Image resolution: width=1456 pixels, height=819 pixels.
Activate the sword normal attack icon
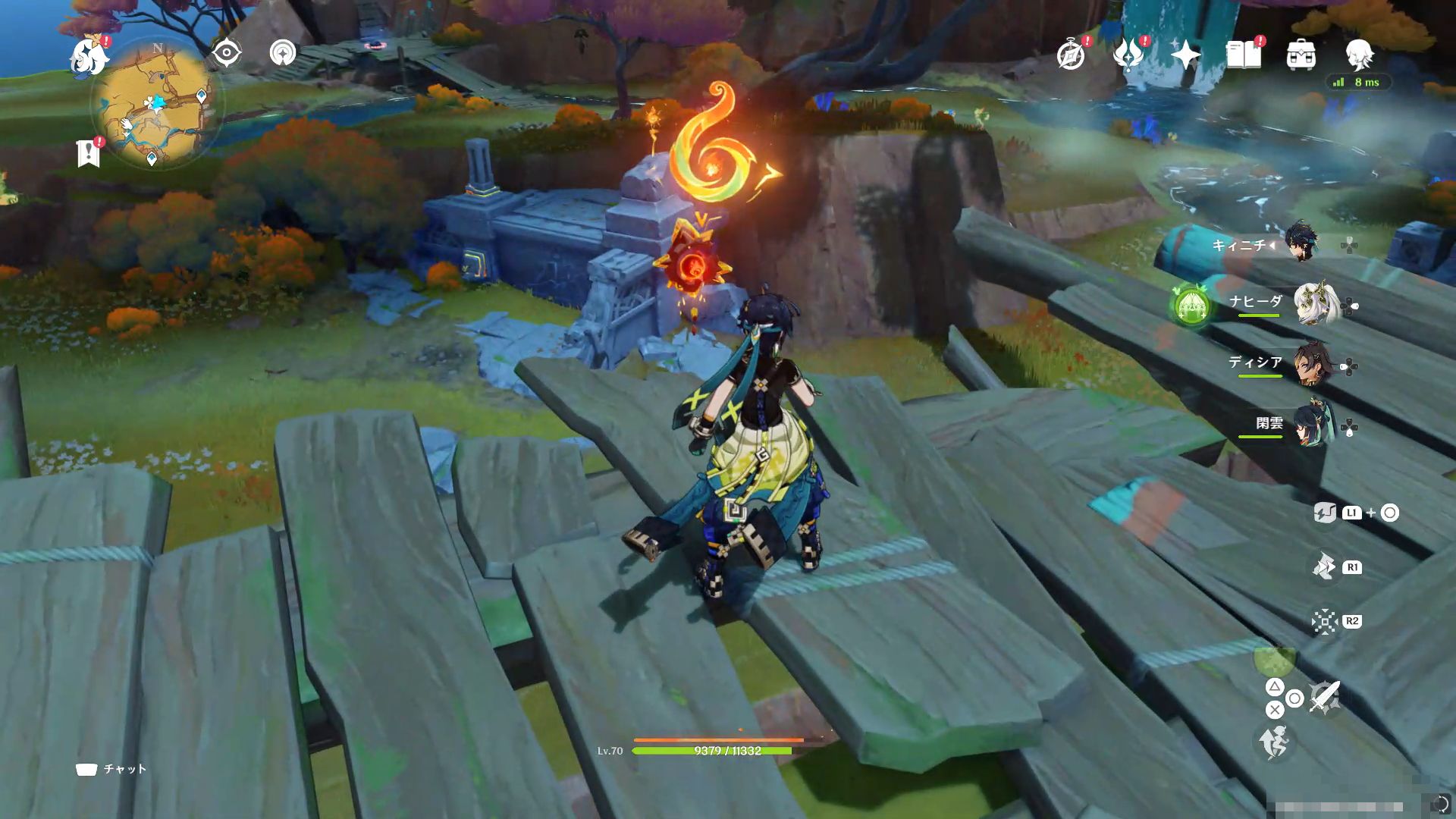(x=1325, y=697)
